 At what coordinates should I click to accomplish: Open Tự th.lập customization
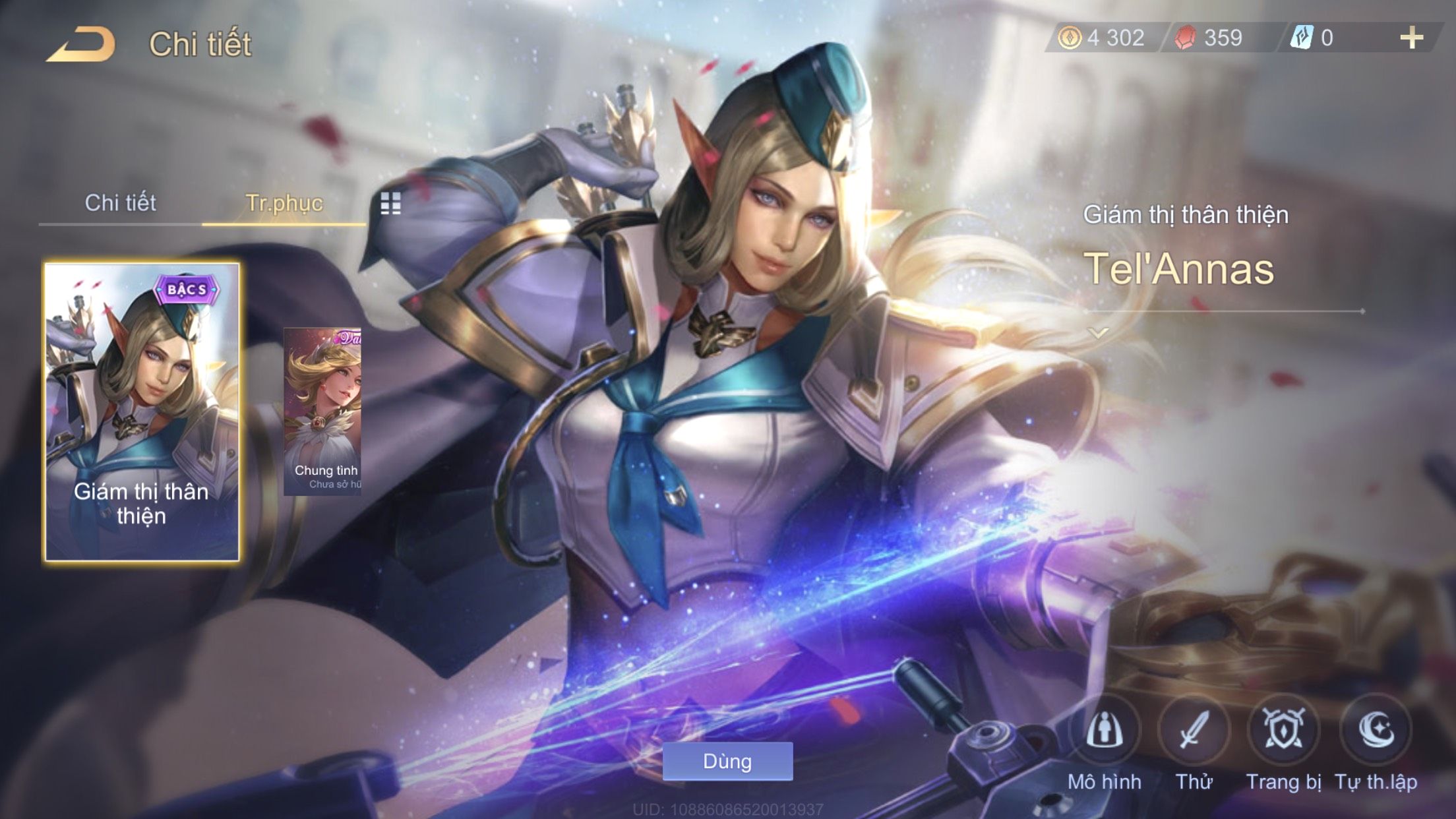tap(1376, 731)
